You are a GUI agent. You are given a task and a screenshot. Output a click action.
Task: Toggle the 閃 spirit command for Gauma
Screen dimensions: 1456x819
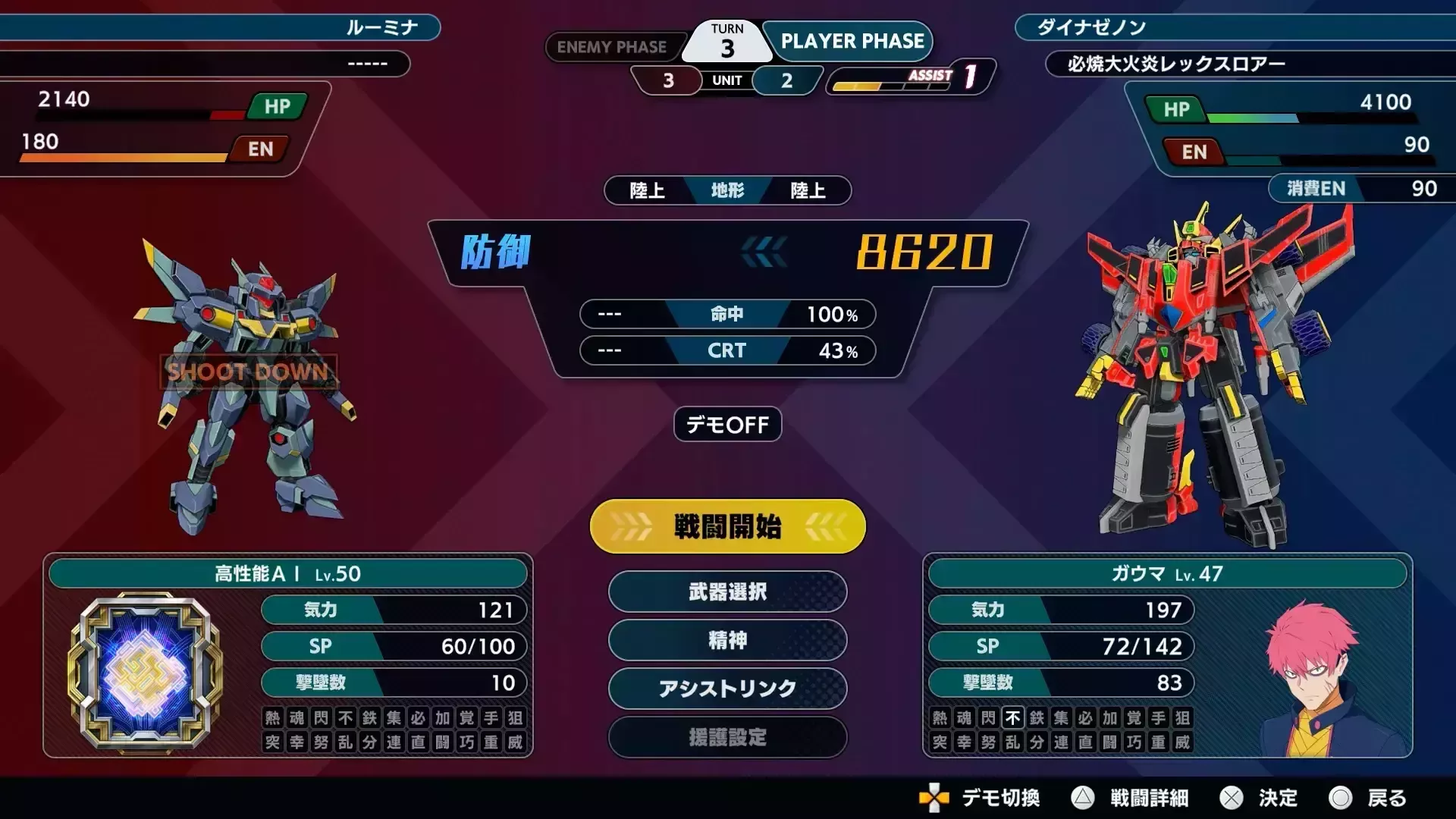coord(987,718)
